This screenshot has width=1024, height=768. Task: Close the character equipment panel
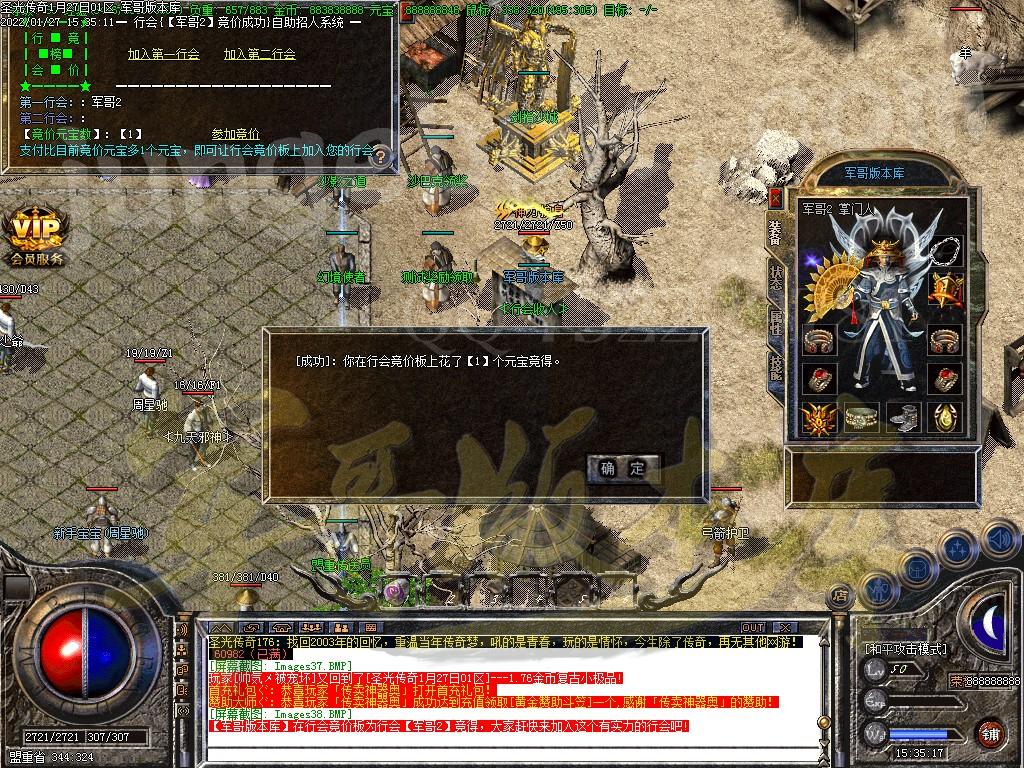click(775, 197)
